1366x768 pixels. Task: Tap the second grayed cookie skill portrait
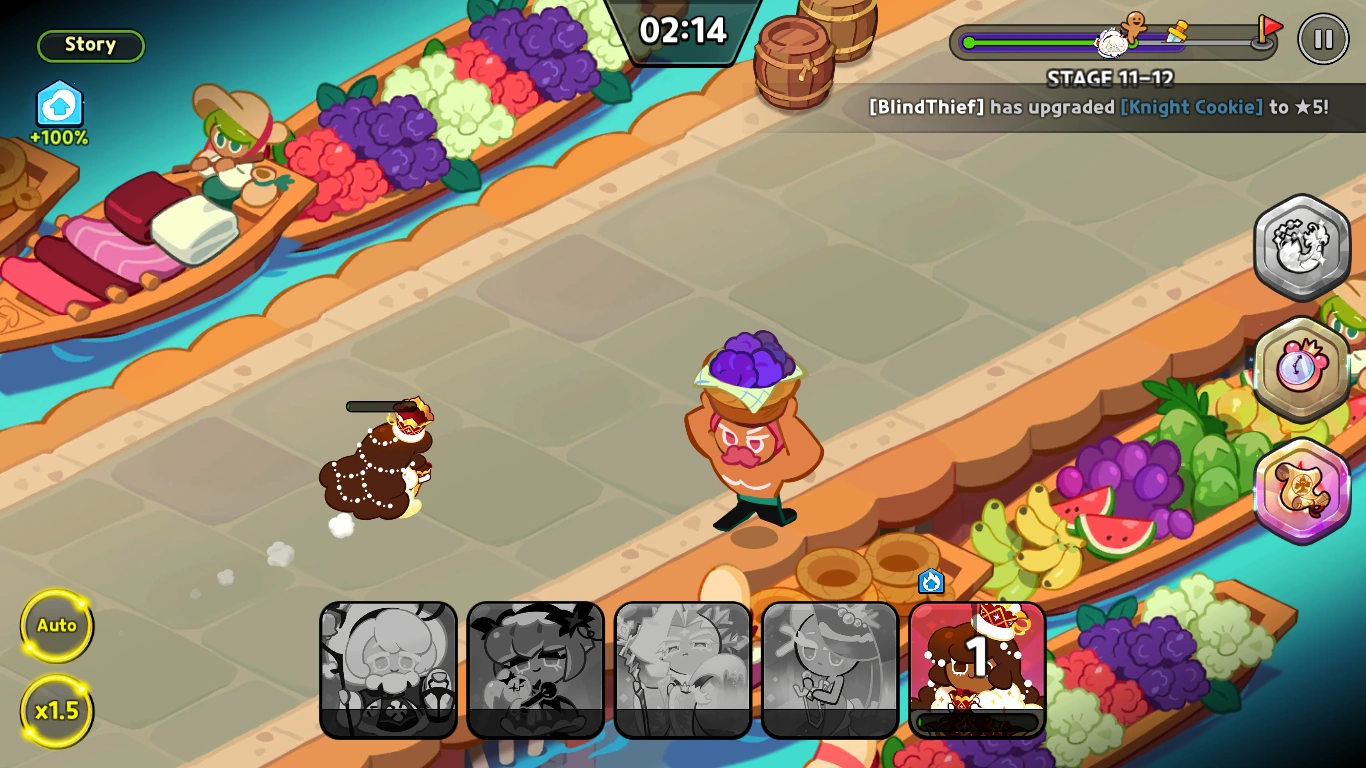[x=536, y=668]
